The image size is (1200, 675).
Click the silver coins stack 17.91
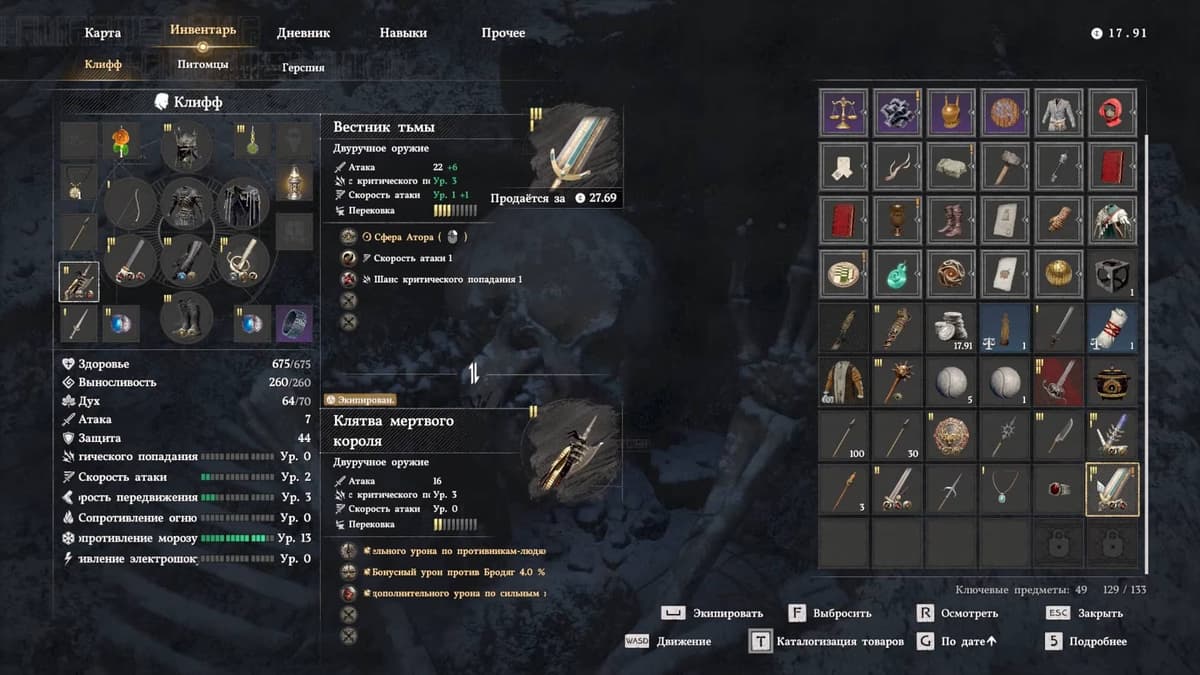point(951,327)
